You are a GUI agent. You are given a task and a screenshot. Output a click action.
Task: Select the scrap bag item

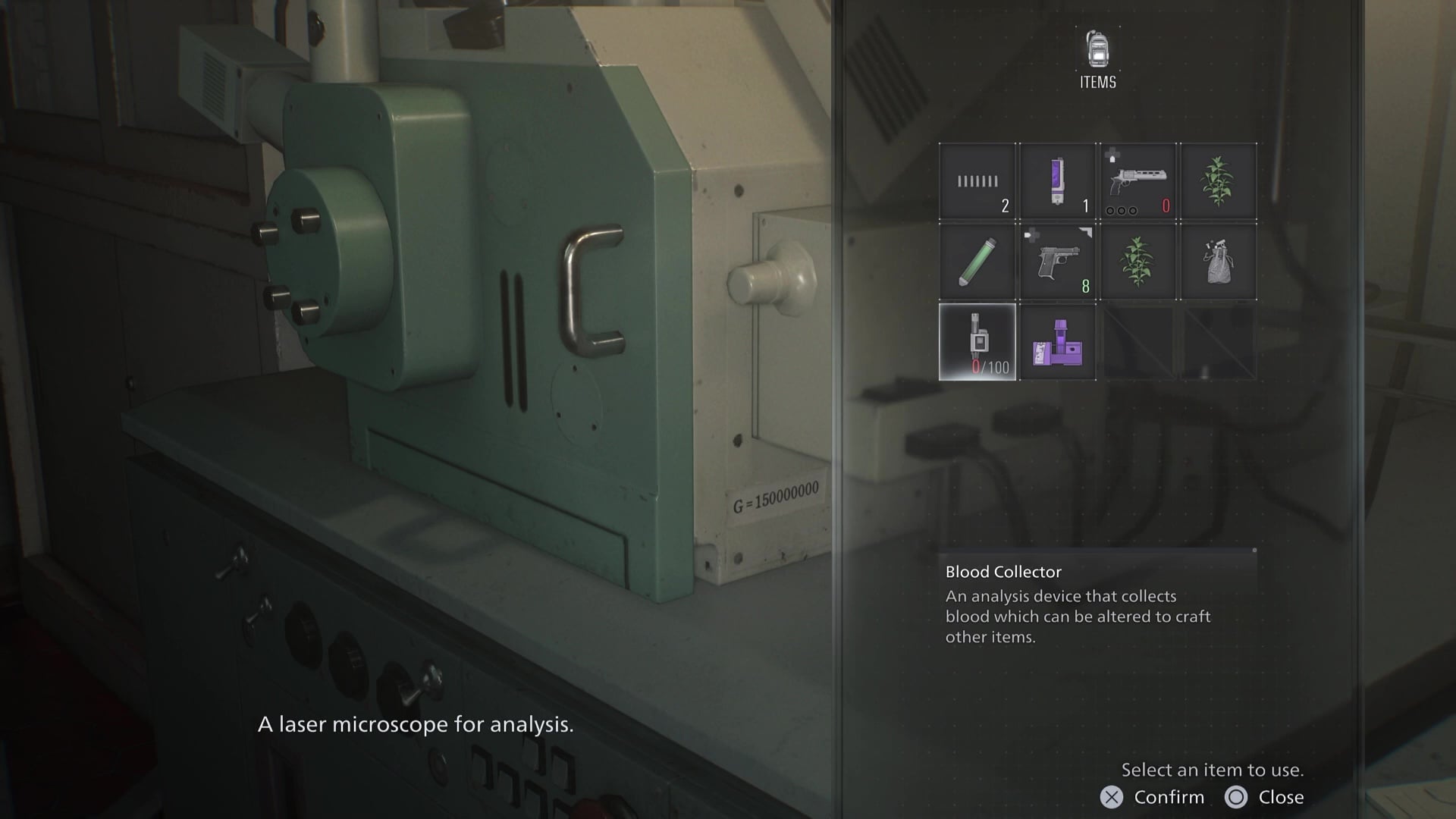click(1218, 262)
